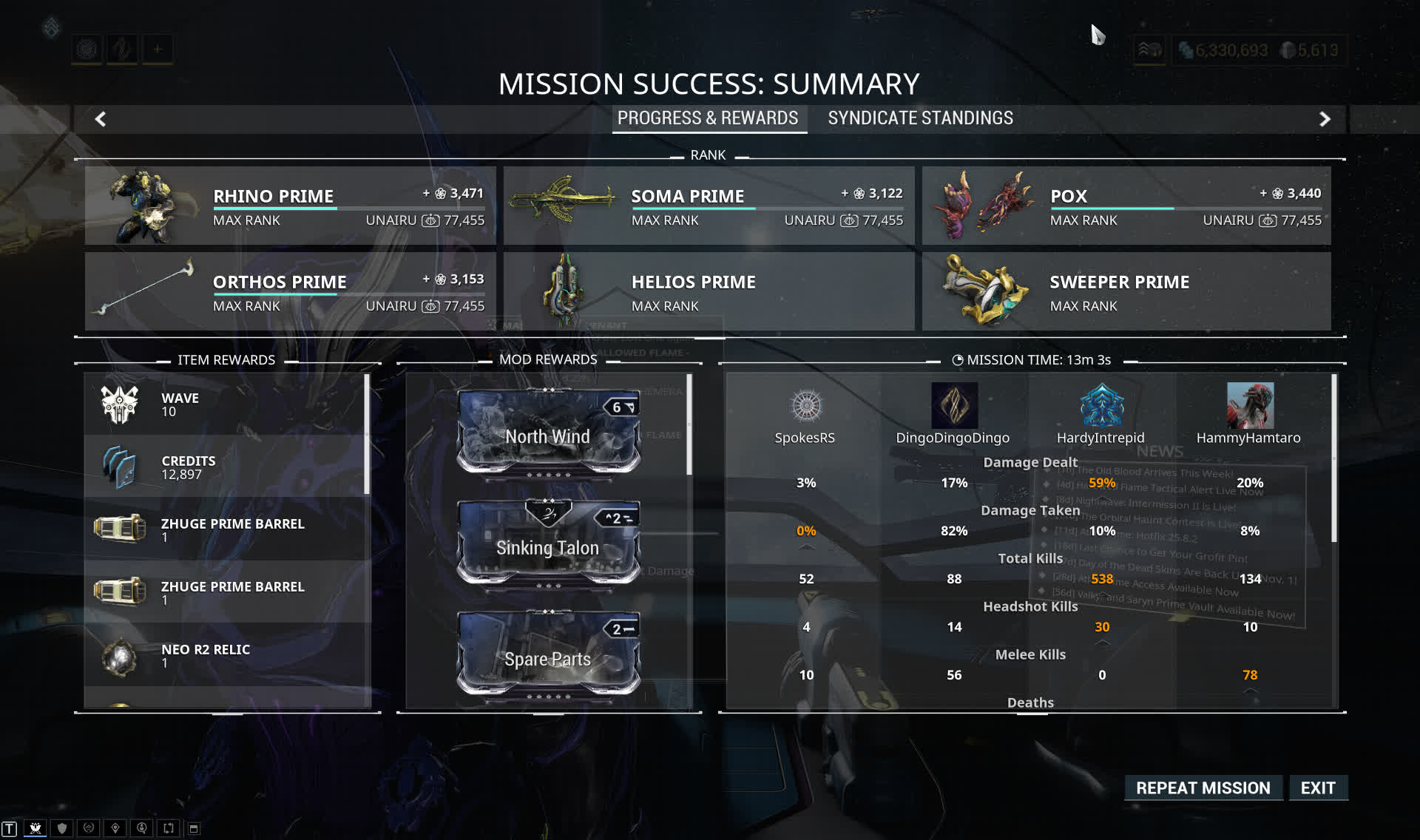This screenshot has width=1420, height=840.
Task: Go to the previous summary page arrow
Action: click(x=101, y=119)
